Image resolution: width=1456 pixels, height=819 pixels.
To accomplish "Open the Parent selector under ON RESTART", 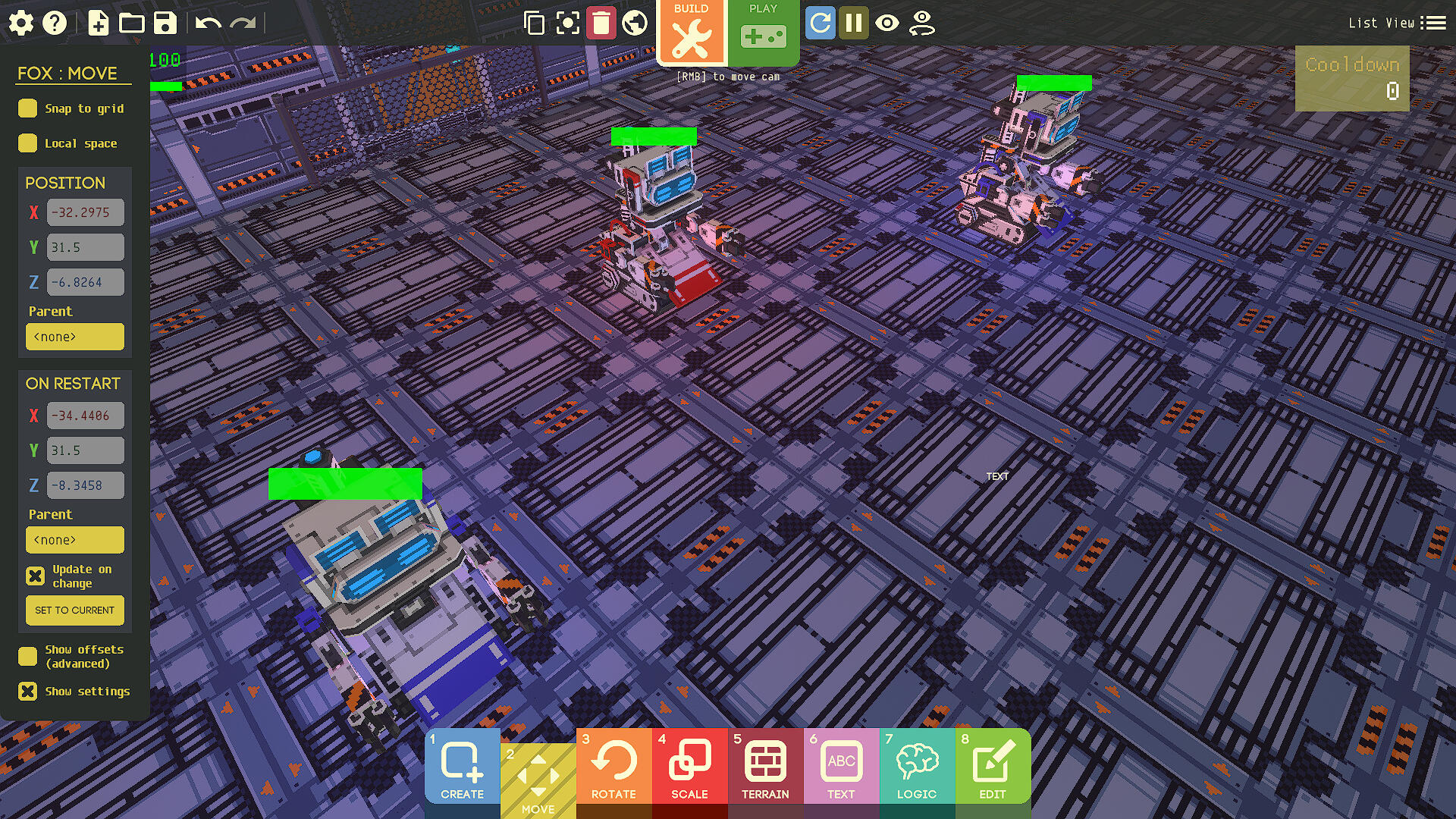I will pos(74,539).
